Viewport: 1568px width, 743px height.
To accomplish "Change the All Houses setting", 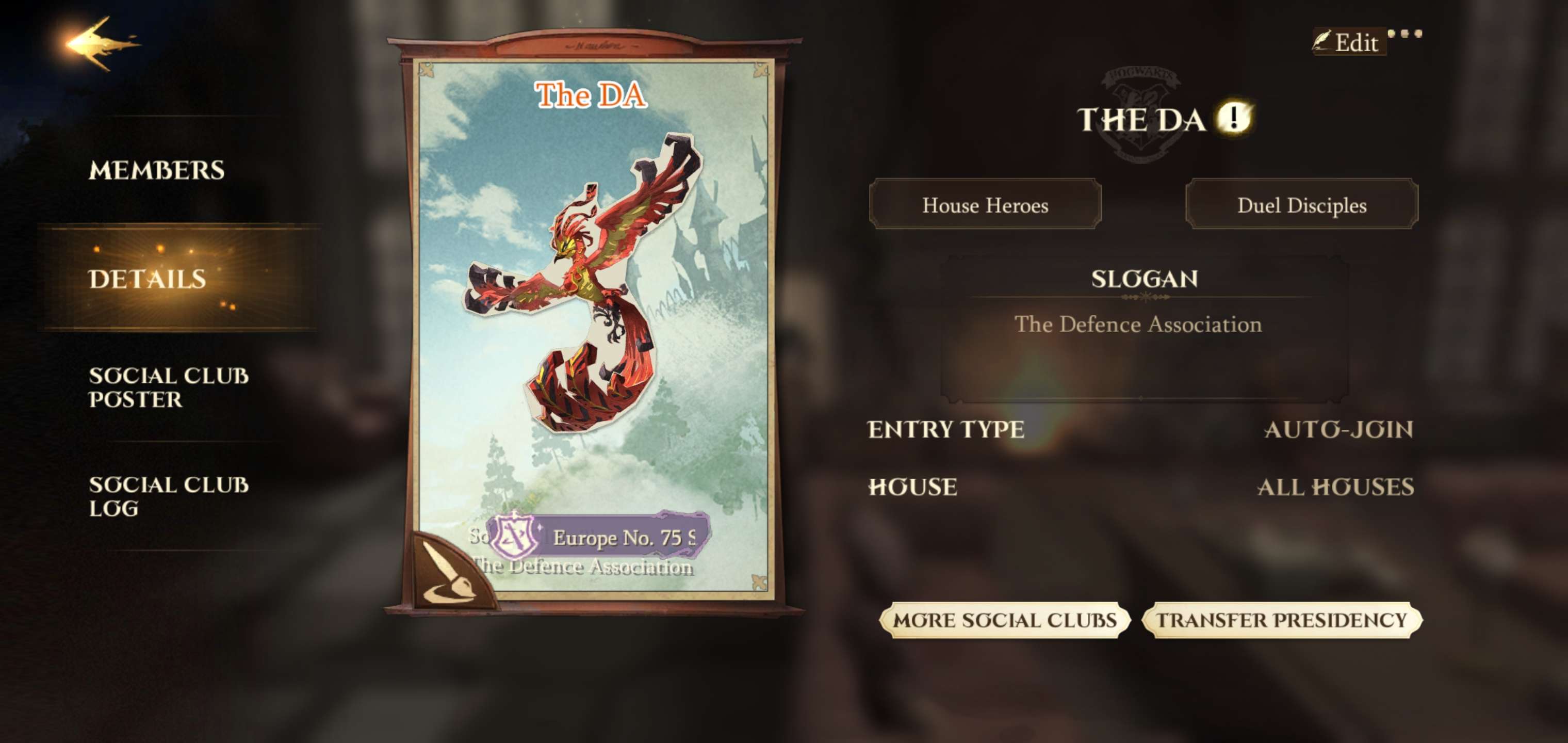I will point(1335,487).
